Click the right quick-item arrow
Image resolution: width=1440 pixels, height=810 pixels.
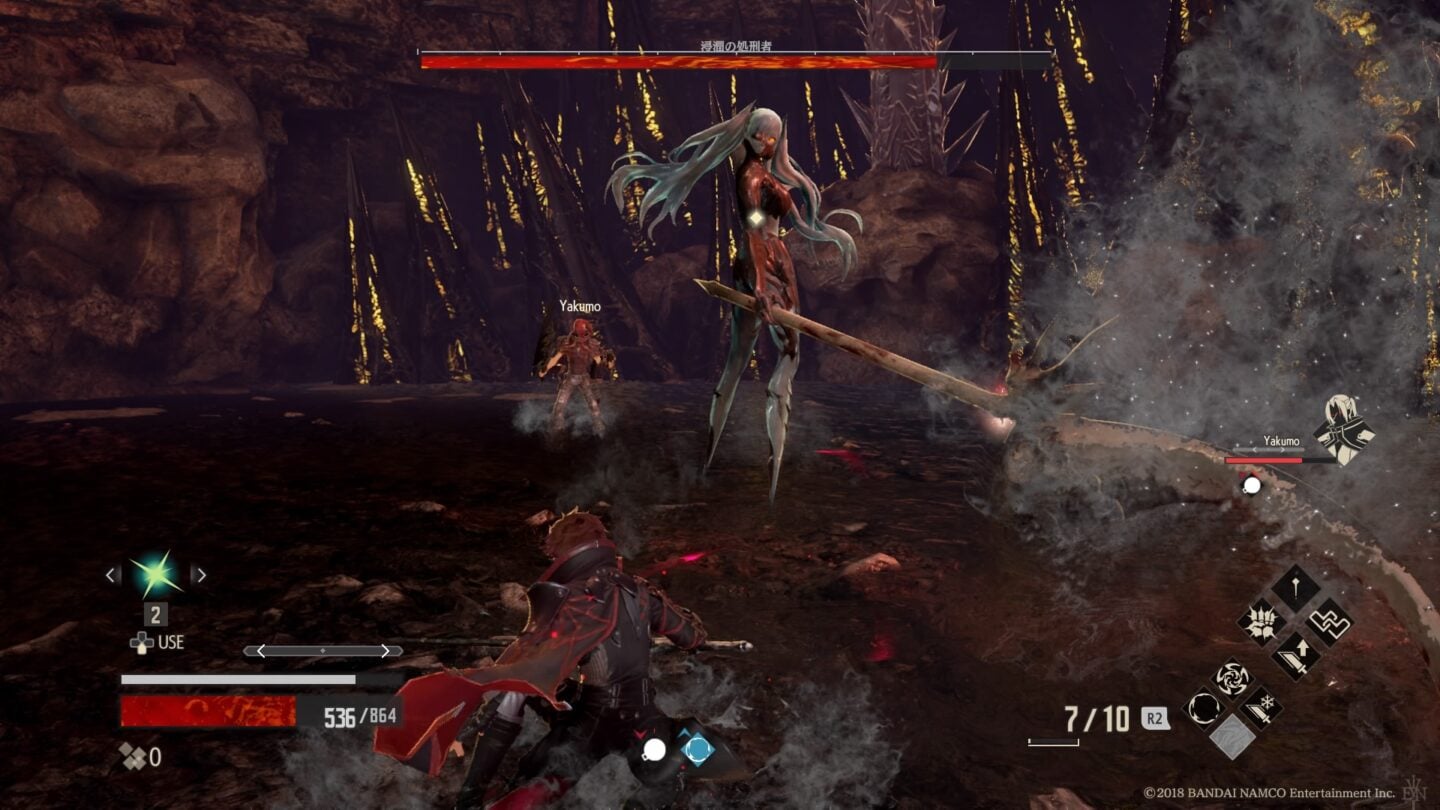[x=198, y=574]
